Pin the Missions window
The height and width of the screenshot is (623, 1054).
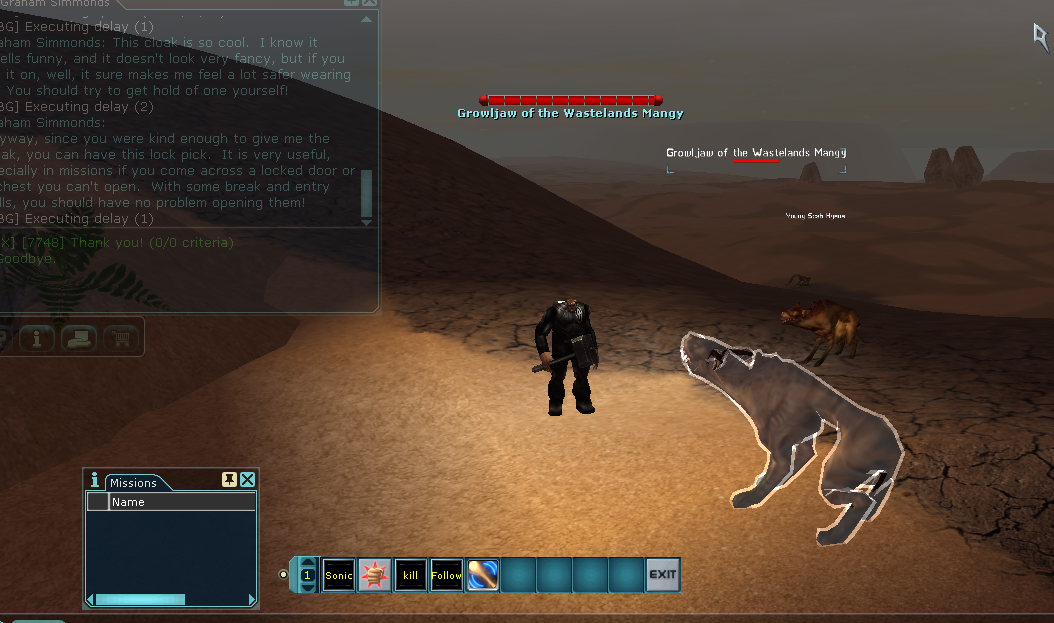point(230,480)
